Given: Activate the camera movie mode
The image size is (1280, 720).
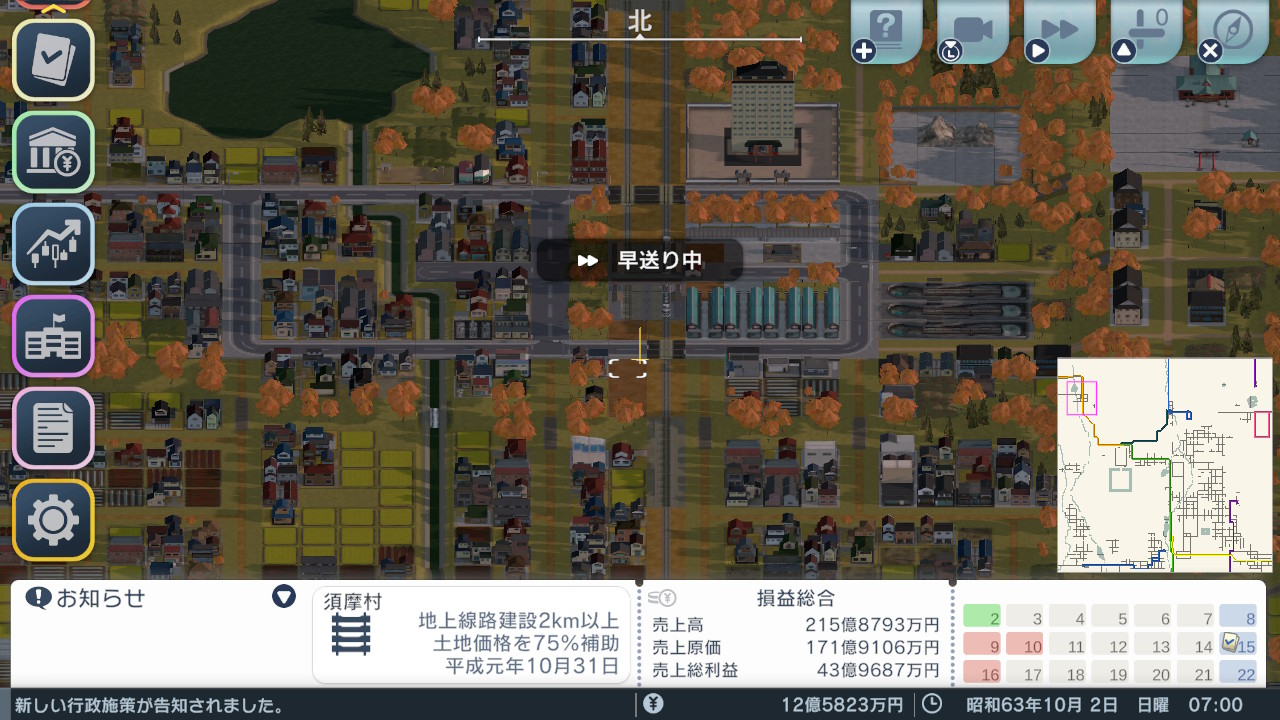Looking at the screenshot, I should coord(974,27).
